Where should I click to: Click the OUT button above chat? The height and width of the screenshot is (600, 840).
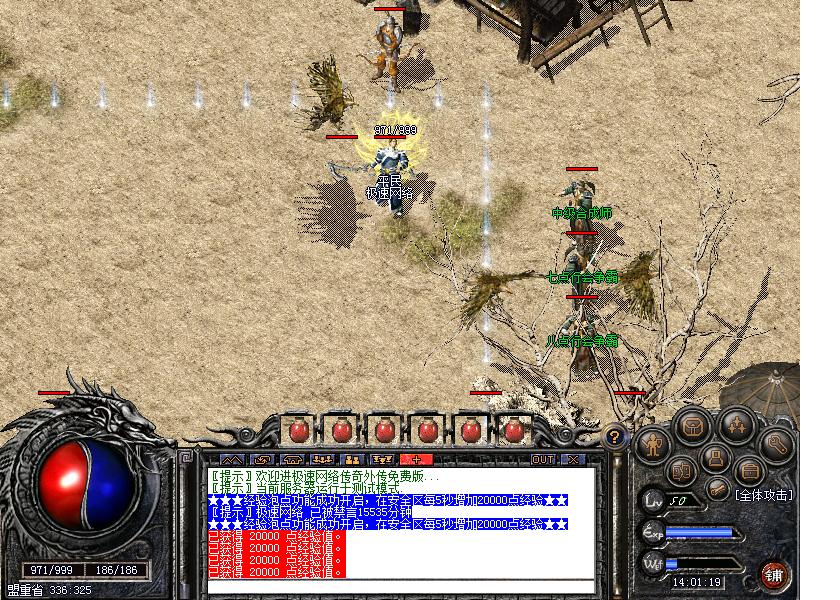click(x=542, y=460)
